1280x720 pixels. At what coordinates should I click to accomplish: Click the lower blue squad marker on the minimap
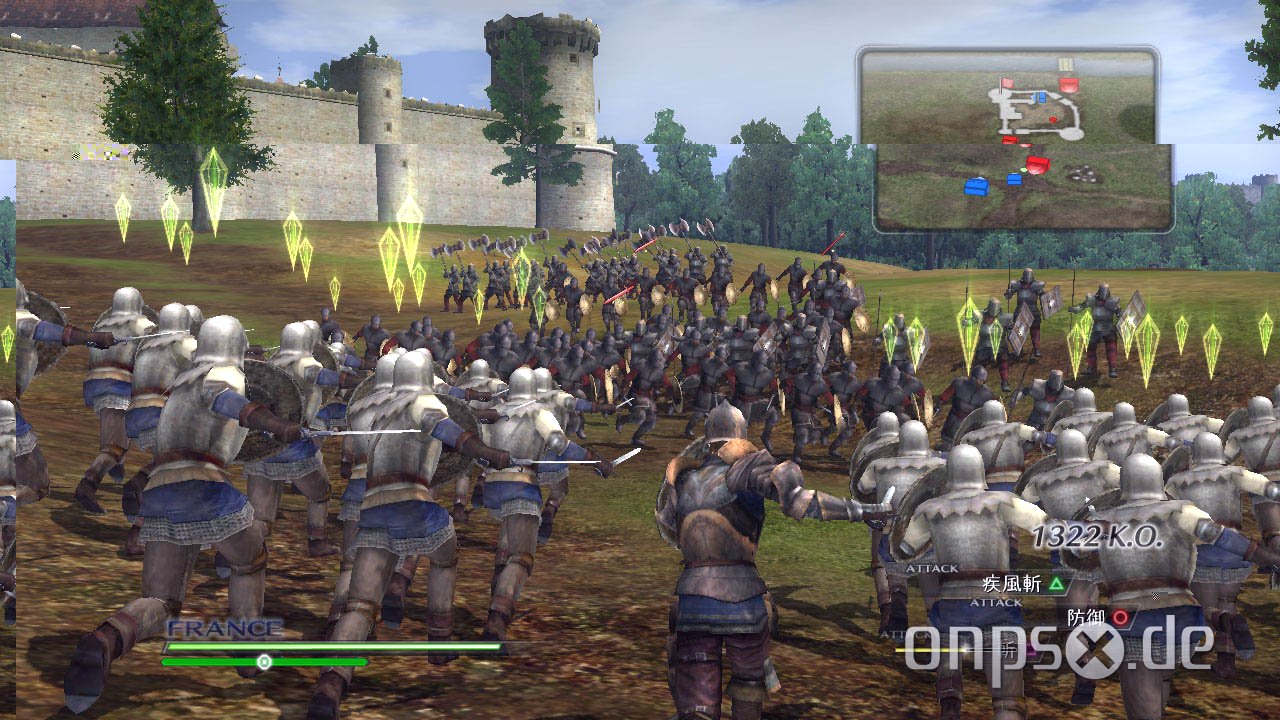pos(977,188)
